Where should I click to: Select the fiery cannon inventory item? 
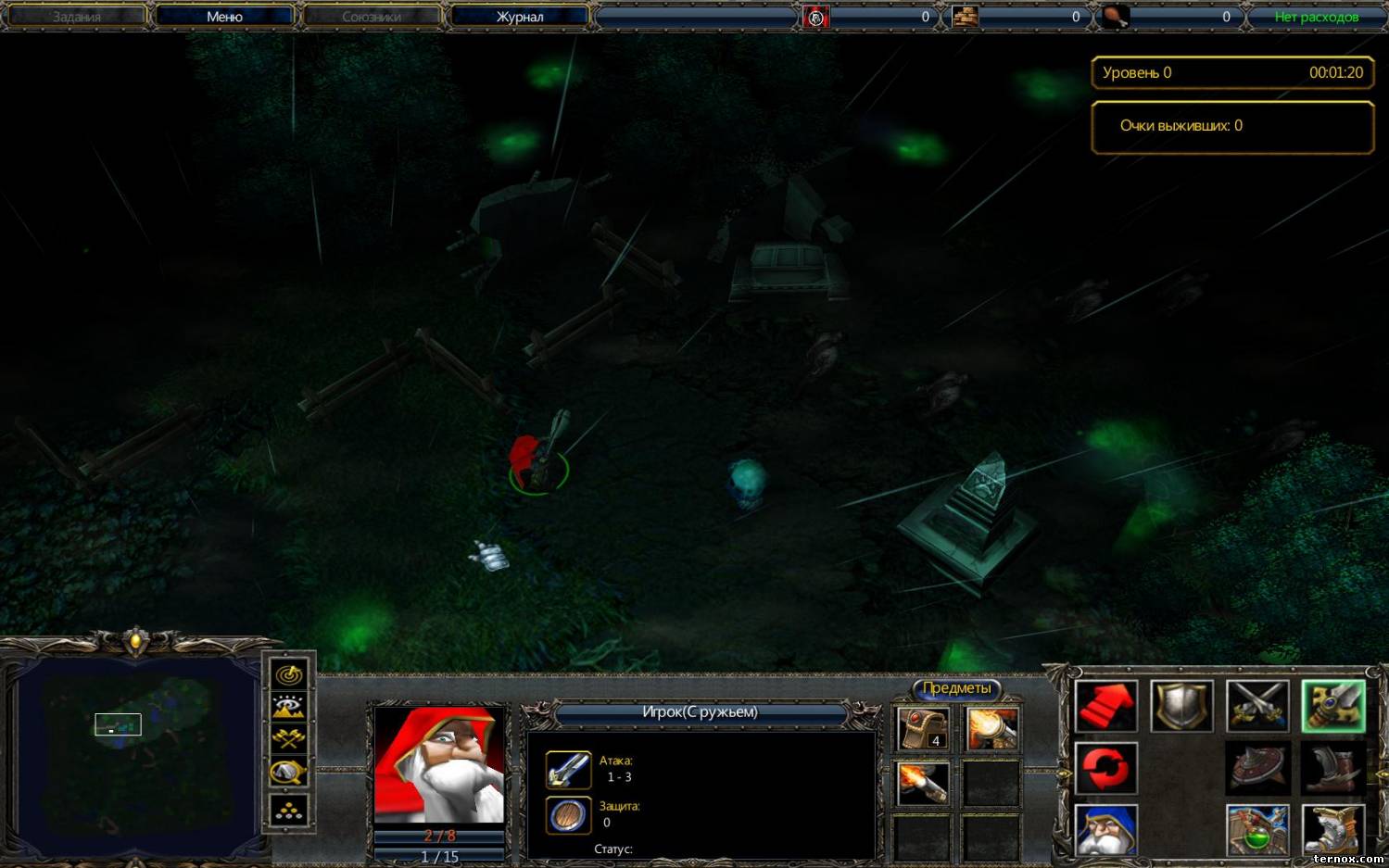[991, 728]
